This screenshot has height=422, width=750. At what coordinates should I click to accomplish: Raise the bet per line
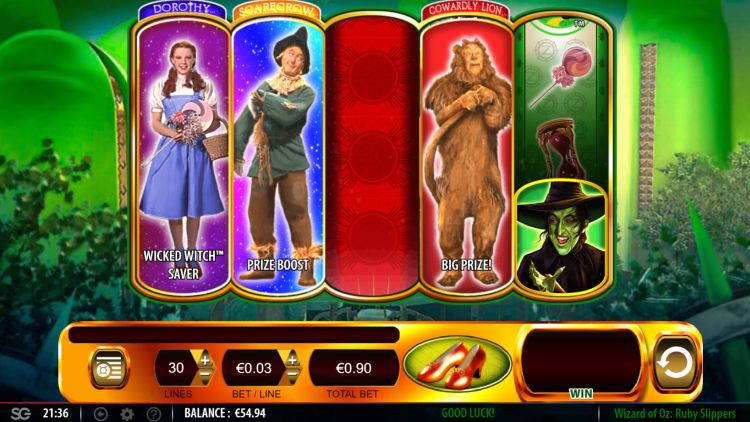coord(293,359)
